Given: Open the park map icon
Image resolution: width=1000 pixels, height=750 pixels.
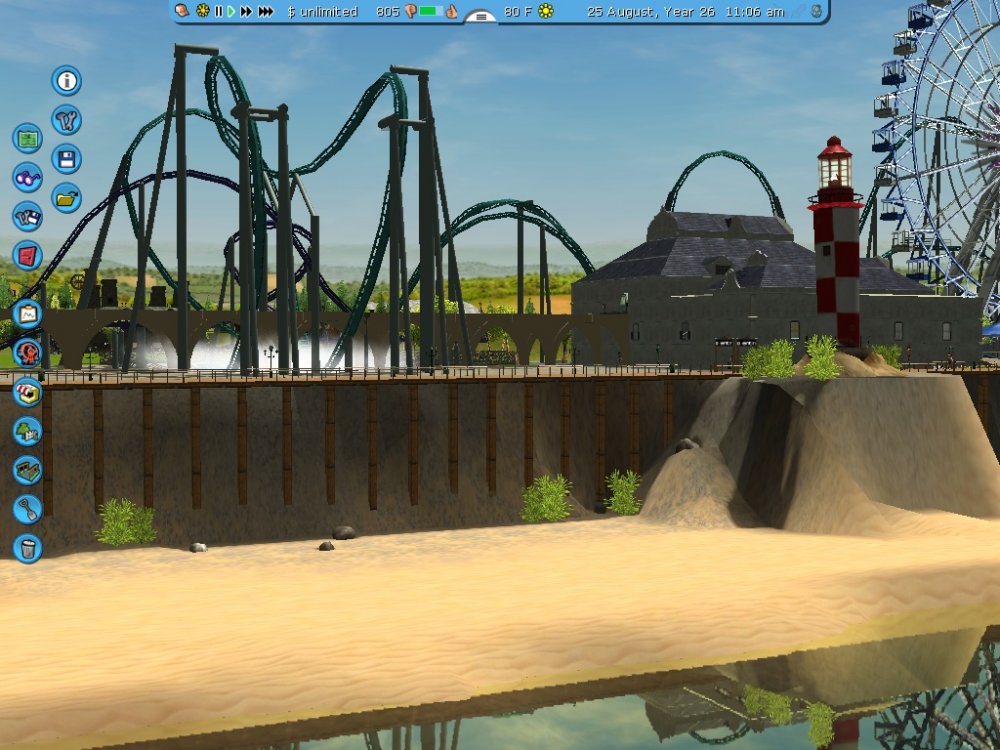Looking at the screenshot, I should pos(27,138).
